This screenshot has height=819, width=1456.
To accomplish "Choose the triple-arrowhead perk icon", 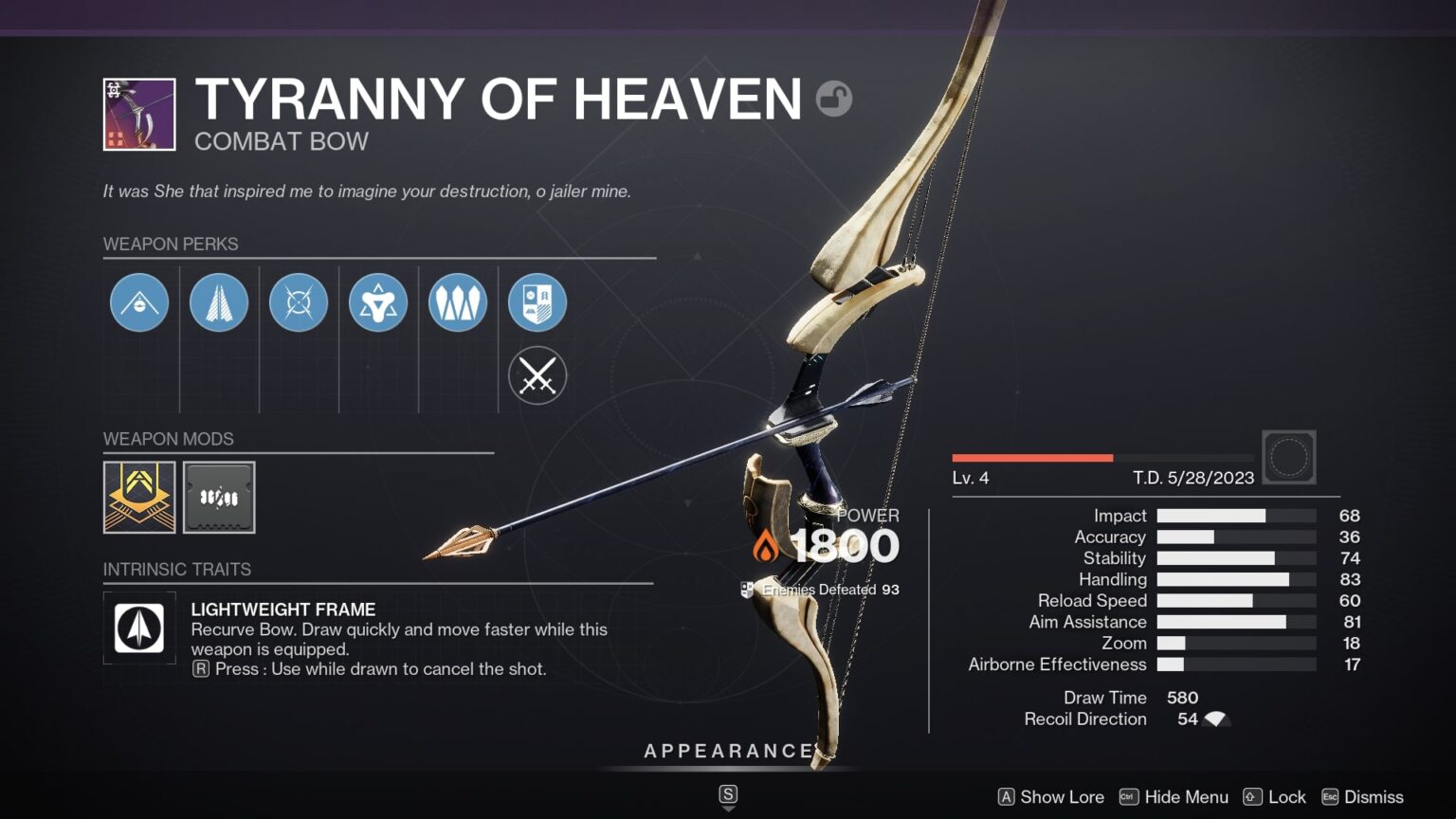I will coord(458,301).
